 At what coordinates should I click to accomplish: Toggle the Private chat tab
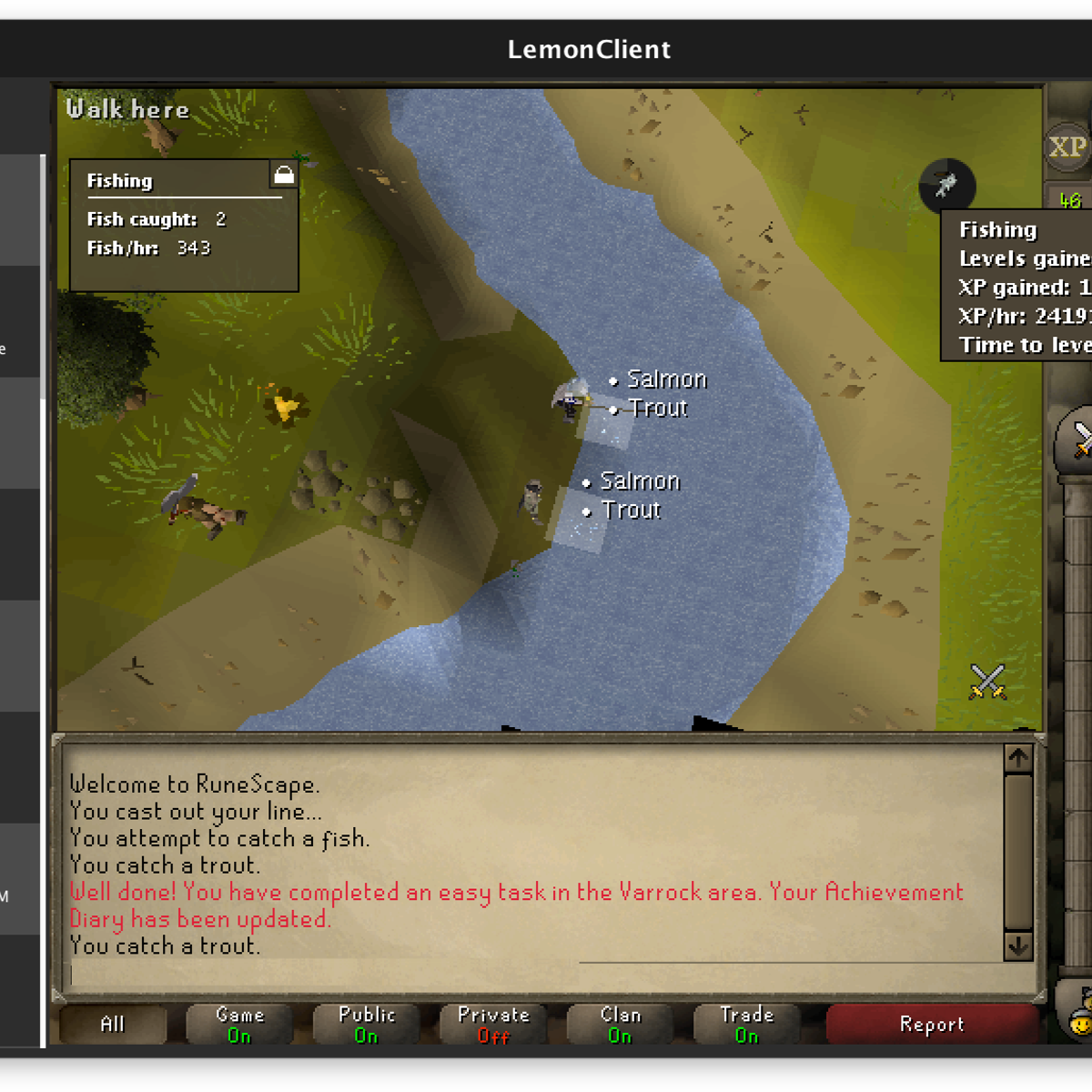pos(493,1025)
